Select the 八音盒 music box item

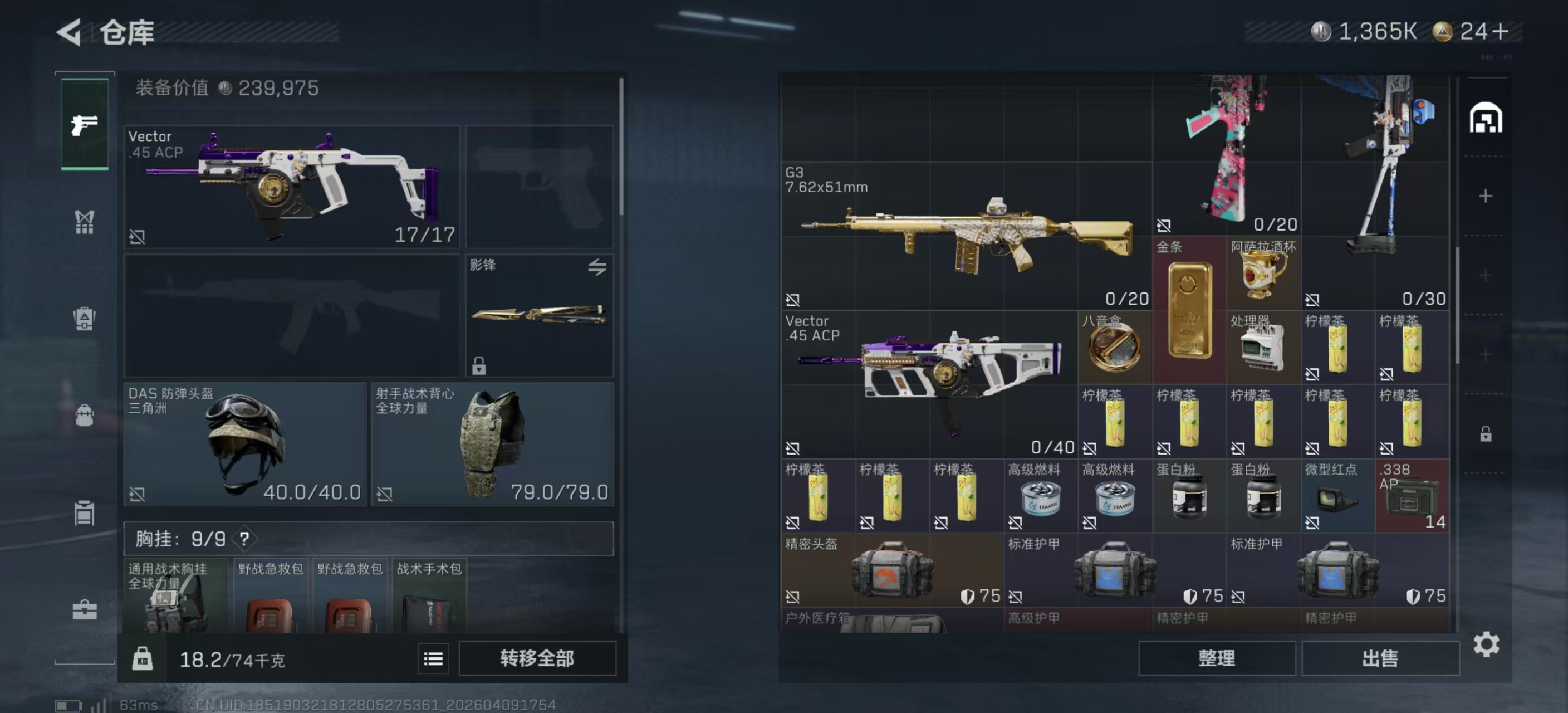(1114, 347)
